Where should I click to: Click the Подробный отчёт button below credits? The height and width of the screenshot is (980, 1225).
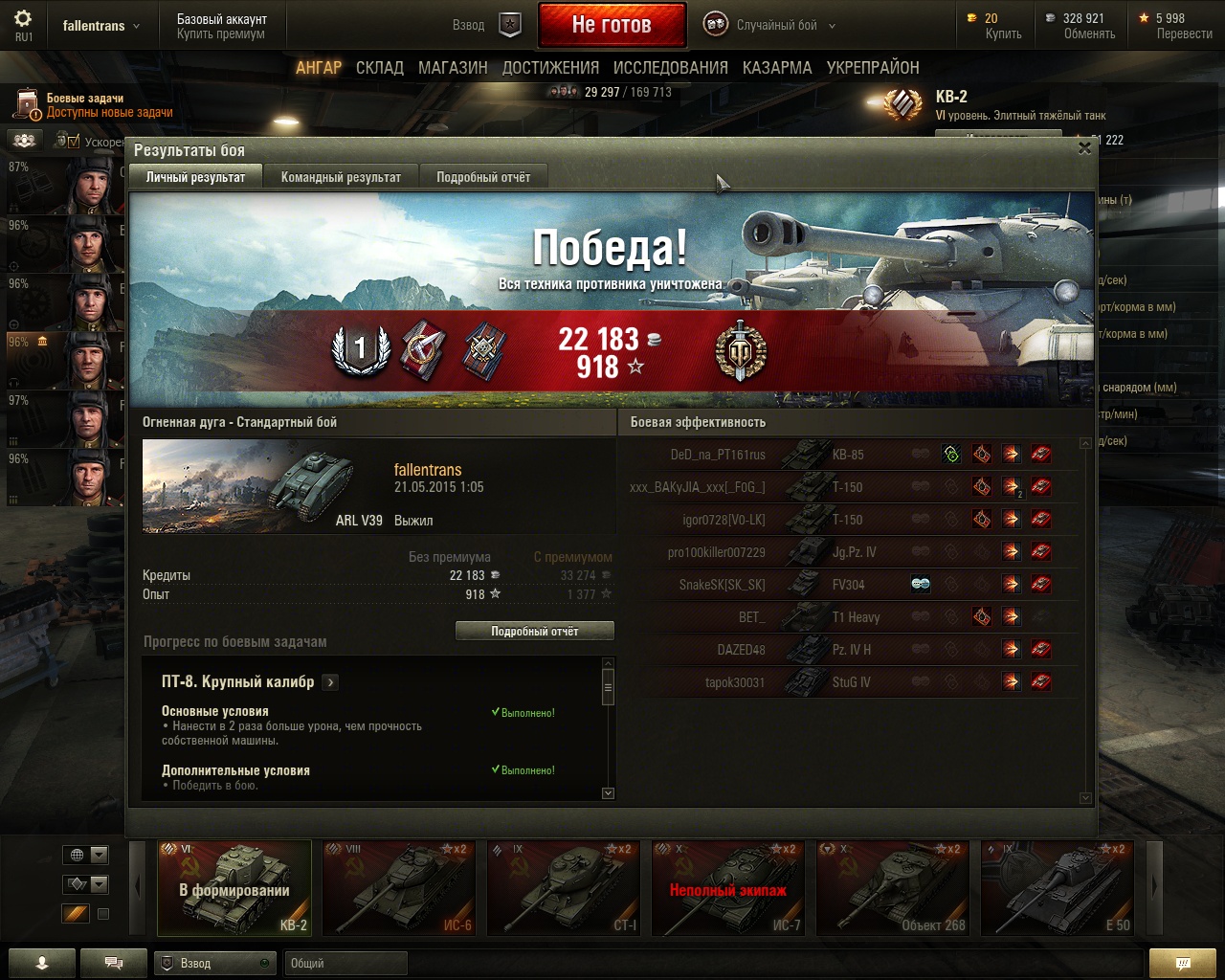534,632
